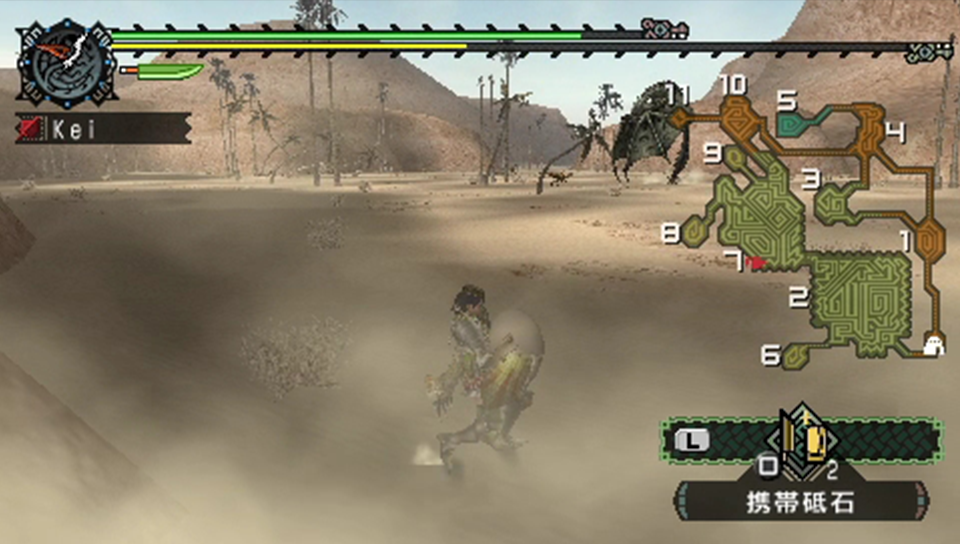Select the Kei player name tag
This screenshot has height=544, width=960.
(x=103, y=128)
